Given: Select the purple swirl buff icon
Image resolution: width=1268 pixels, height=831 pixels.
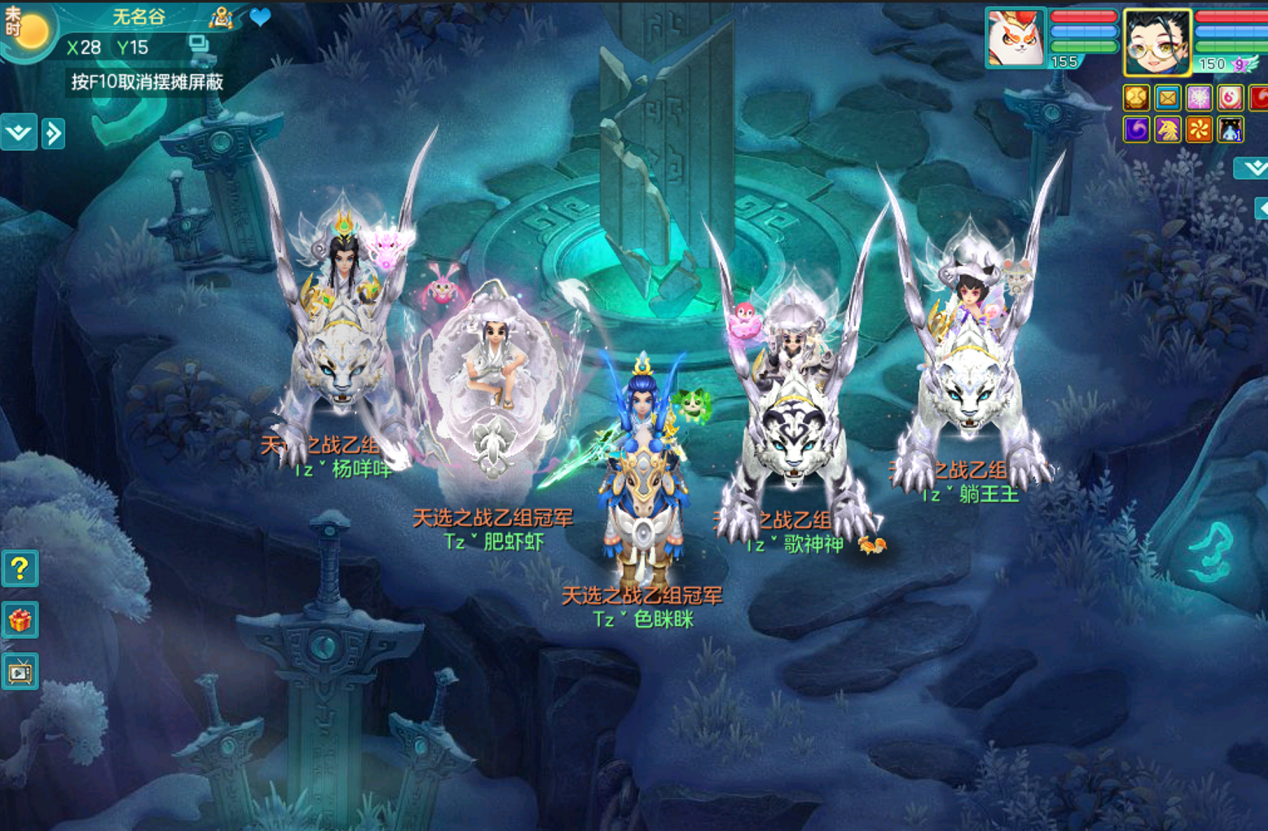Looking at the screenshot, I should 1136,129.
